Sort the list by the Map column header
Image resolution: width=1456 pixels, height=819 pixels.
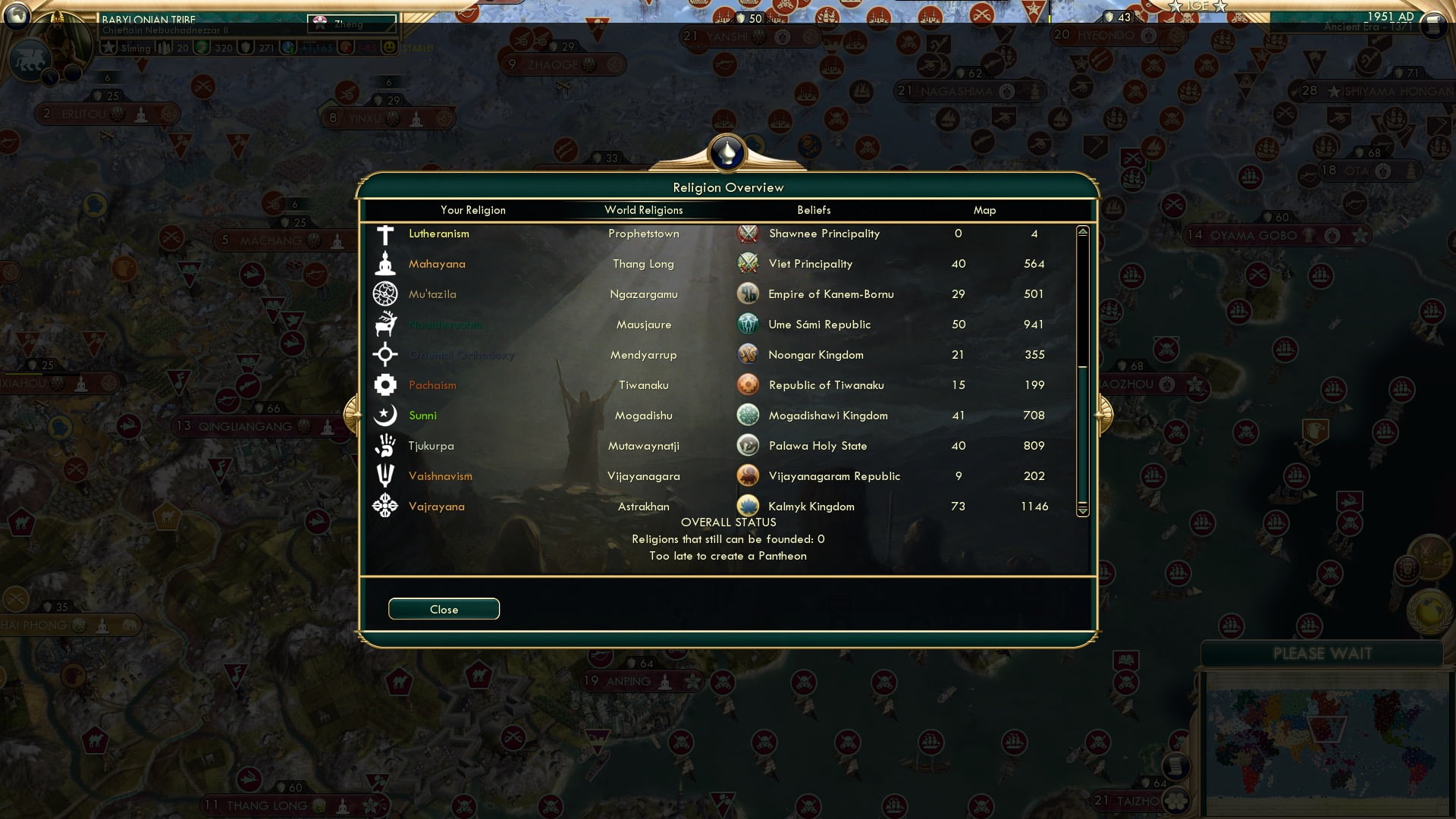(x=984, y=210)
